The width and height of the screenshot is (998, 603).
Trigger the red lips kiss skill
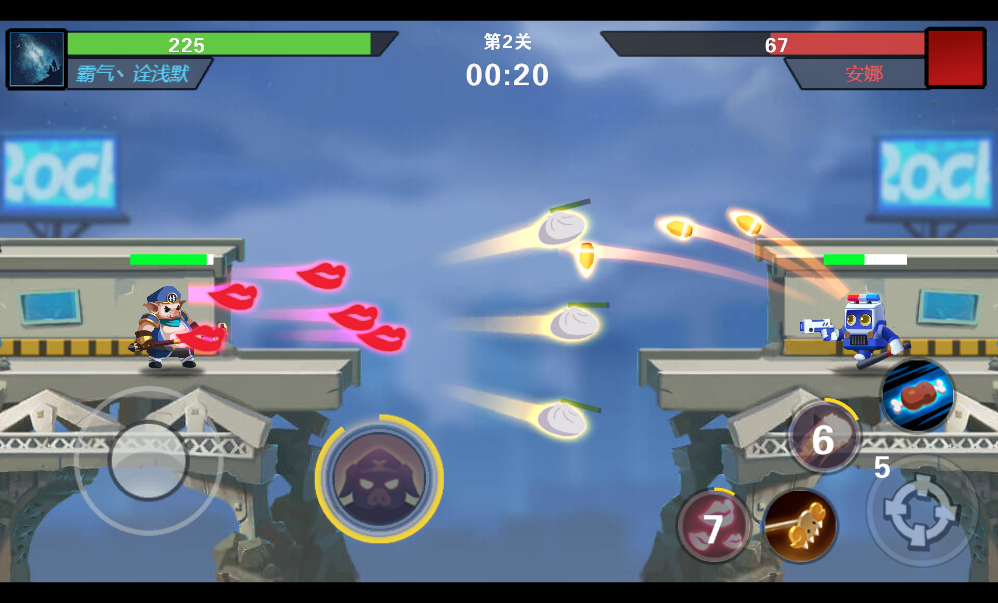click(x=714, y=526)
